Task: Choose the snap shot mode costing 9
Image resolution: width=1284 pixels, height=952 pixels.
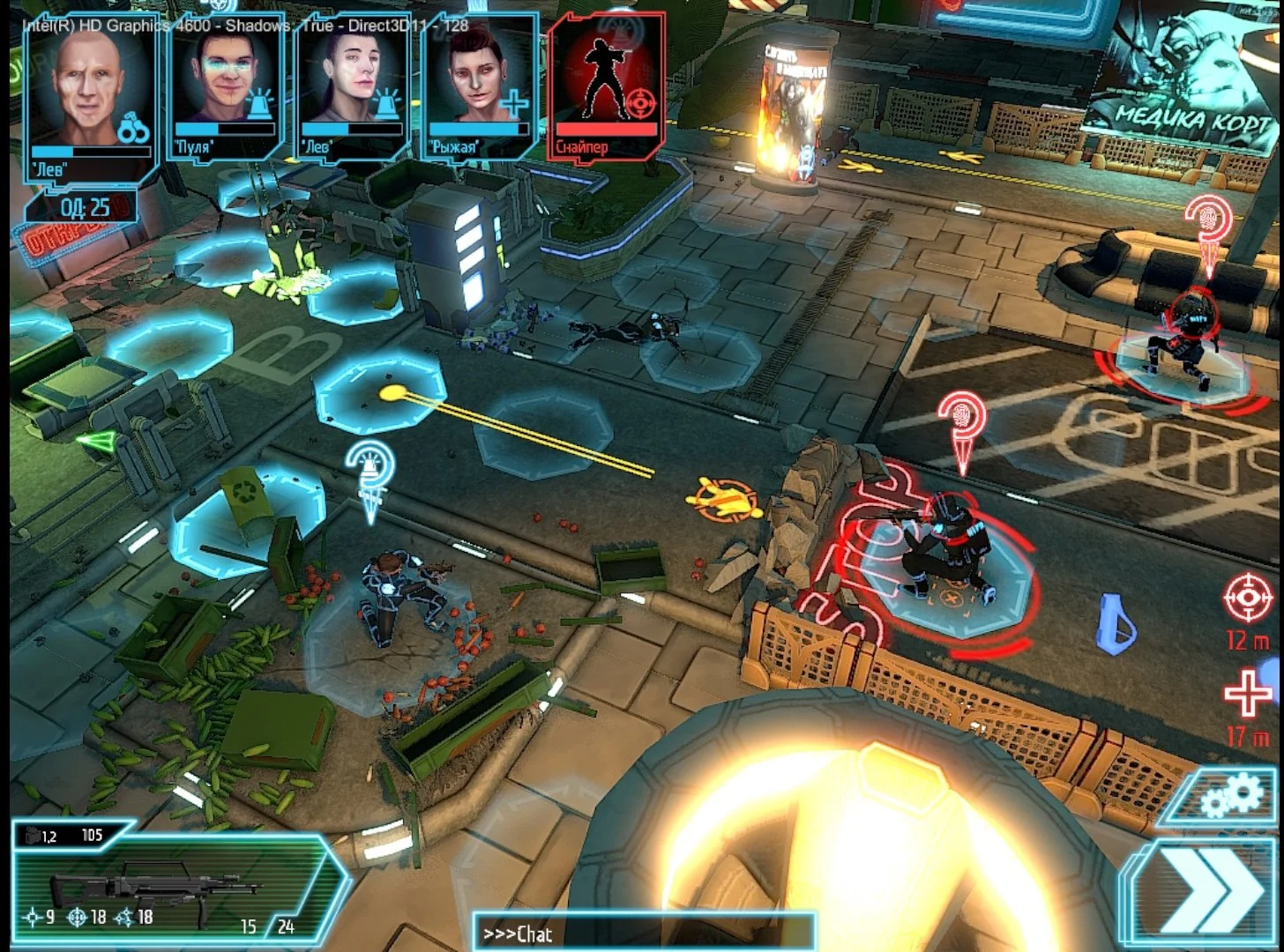Action: [40, 918]
